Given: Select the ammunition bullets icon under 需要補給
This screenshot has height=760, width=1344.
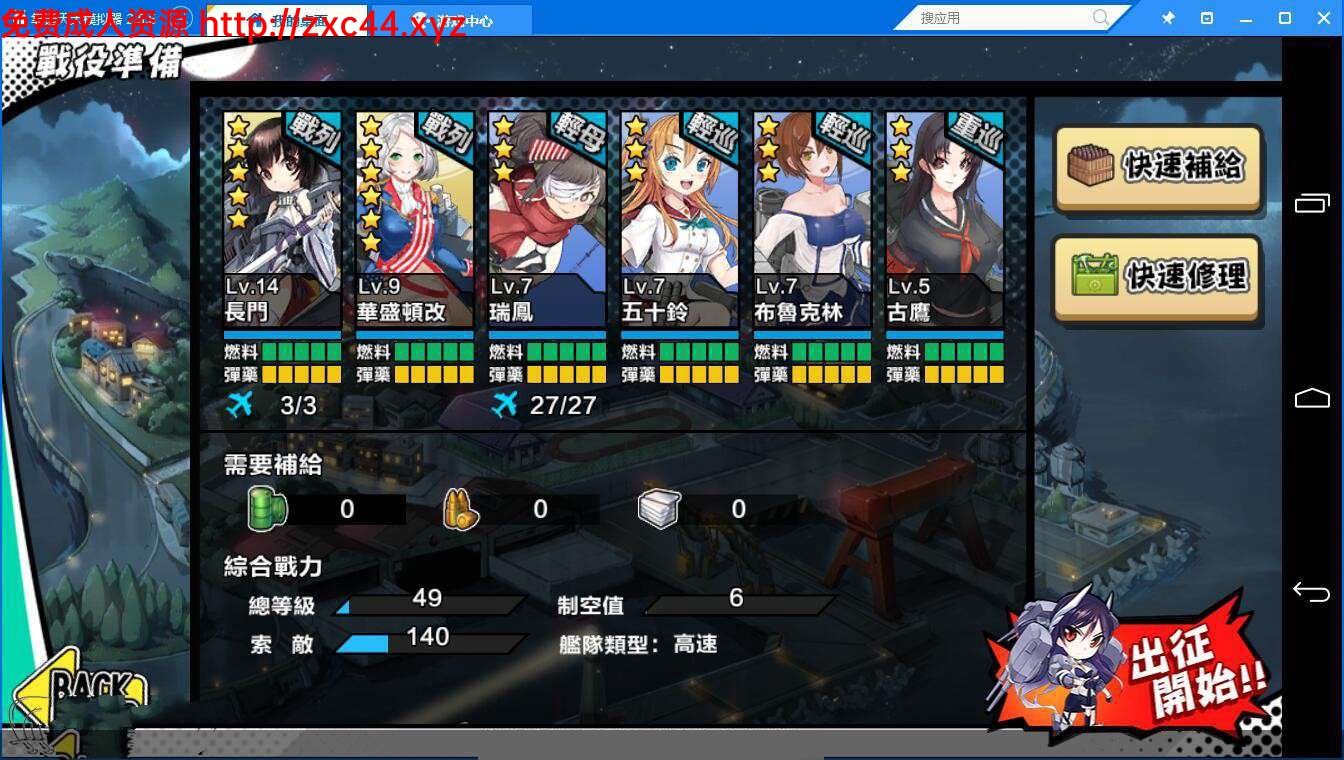Looking at the screenshot, I should pyautogui.click(x=460, y=508).
